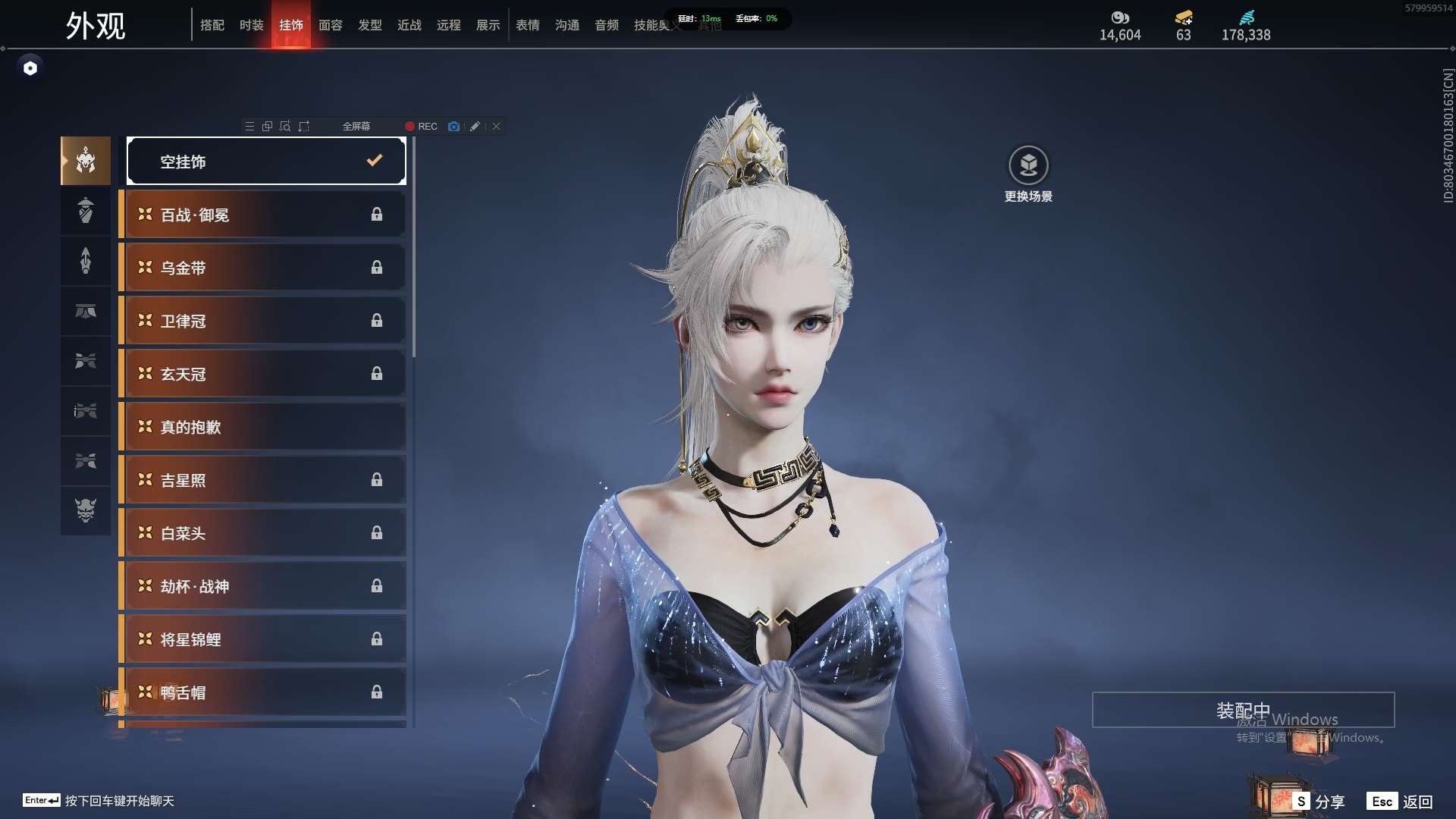Switch to the 搭配 tab
The height and width of the screenshot is (819, 1456).
point(212,25)
